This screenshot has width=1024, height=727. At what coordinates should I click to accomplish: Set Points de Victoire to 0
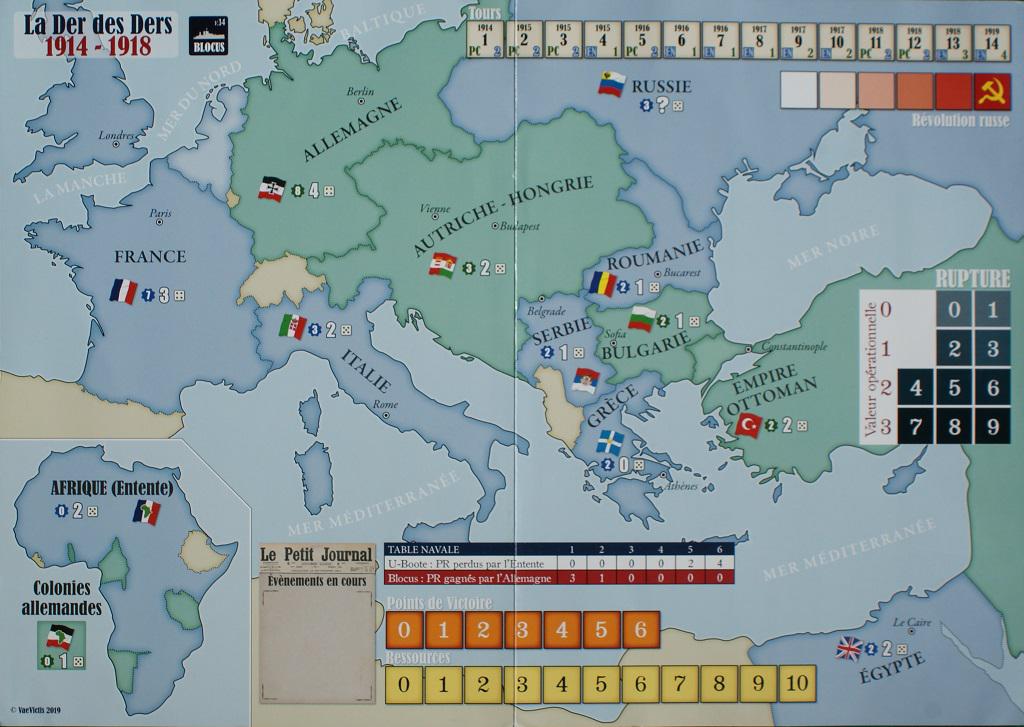click(x=404, y=630)
